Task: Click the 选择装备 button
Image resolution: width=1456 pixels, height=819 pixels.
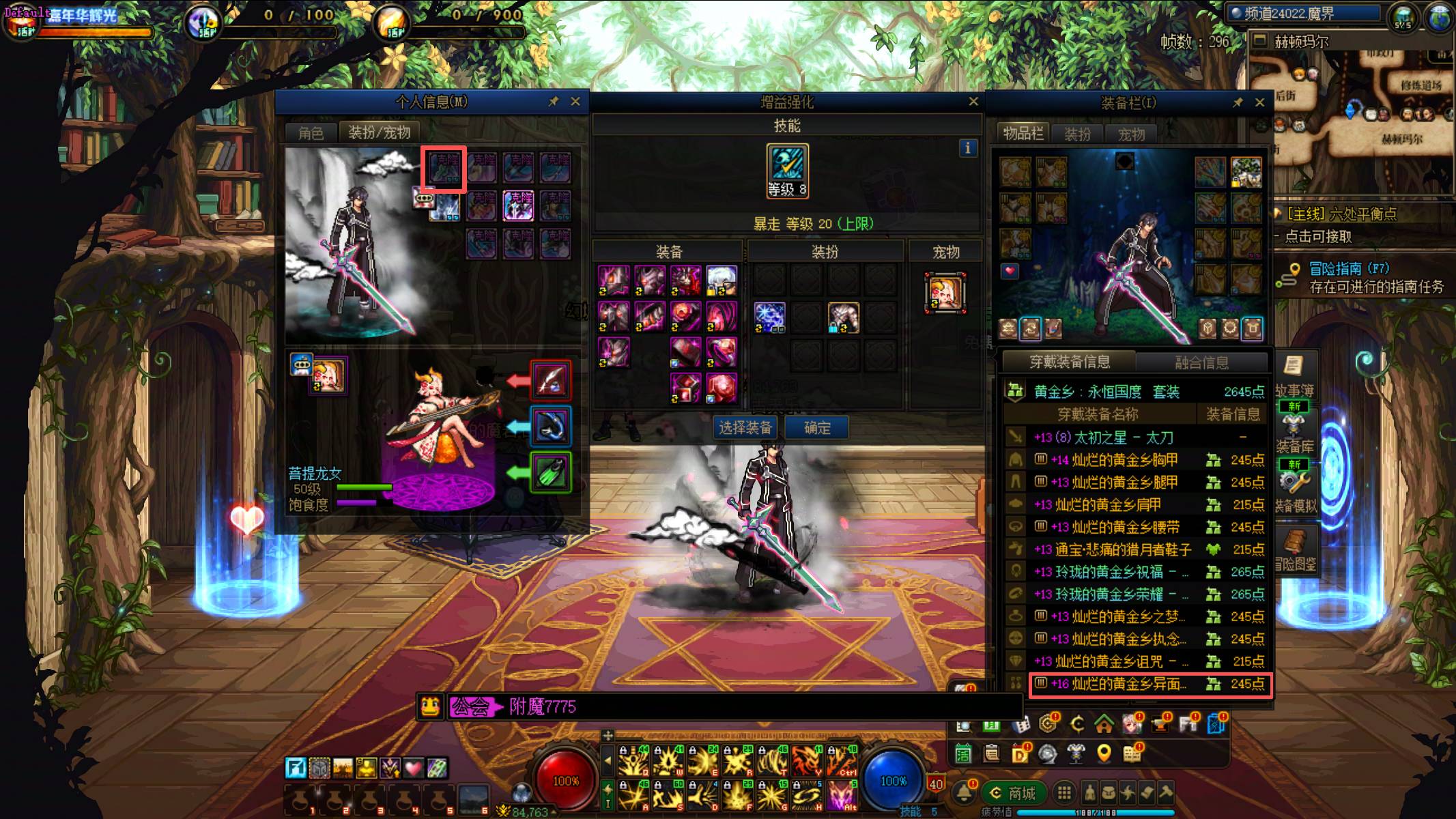Action: (x=745, y=428)
